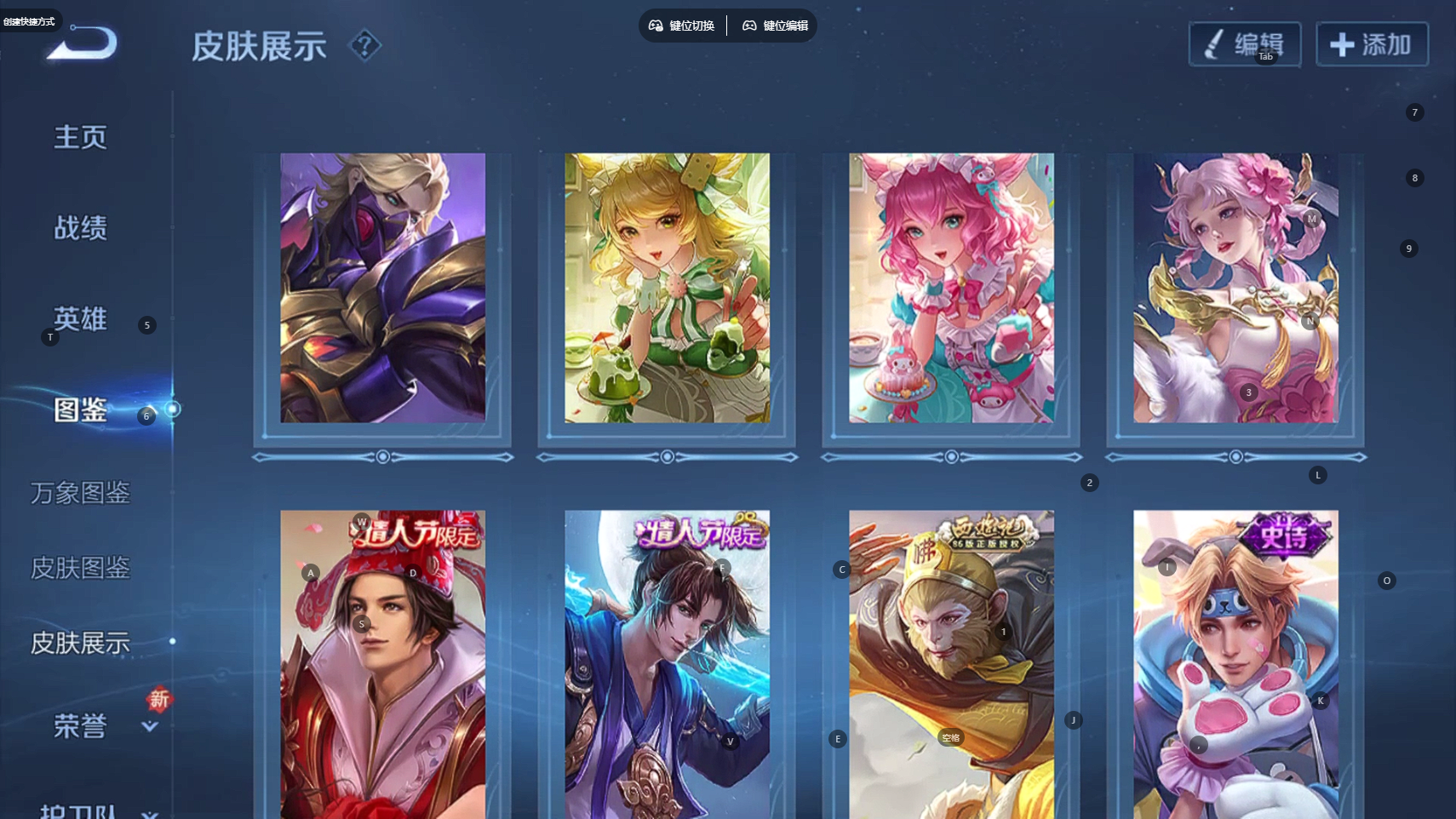Open the 万象图鉴 sub-section
The width and height of the screenshot is (1456, 819).
tap(80, 493)
